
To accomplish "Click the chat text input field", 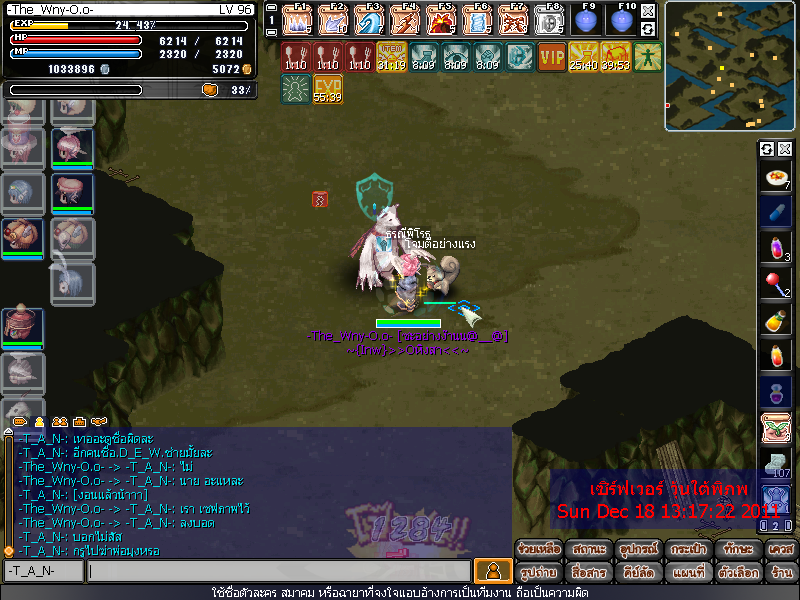I will pos(278,571).
